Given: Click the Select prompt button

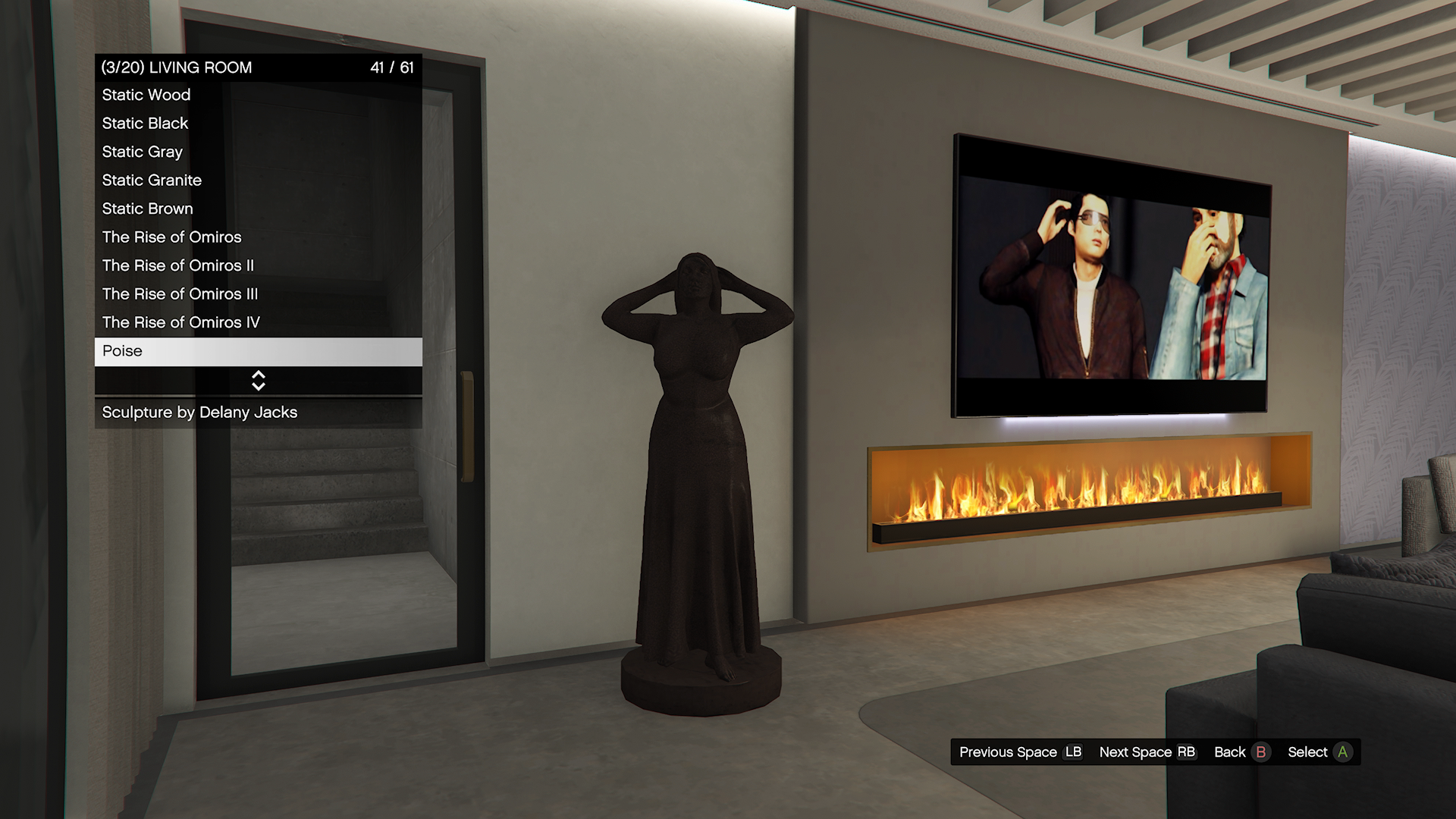Looking at the screenshot, I should click(x=1319, y=752).
